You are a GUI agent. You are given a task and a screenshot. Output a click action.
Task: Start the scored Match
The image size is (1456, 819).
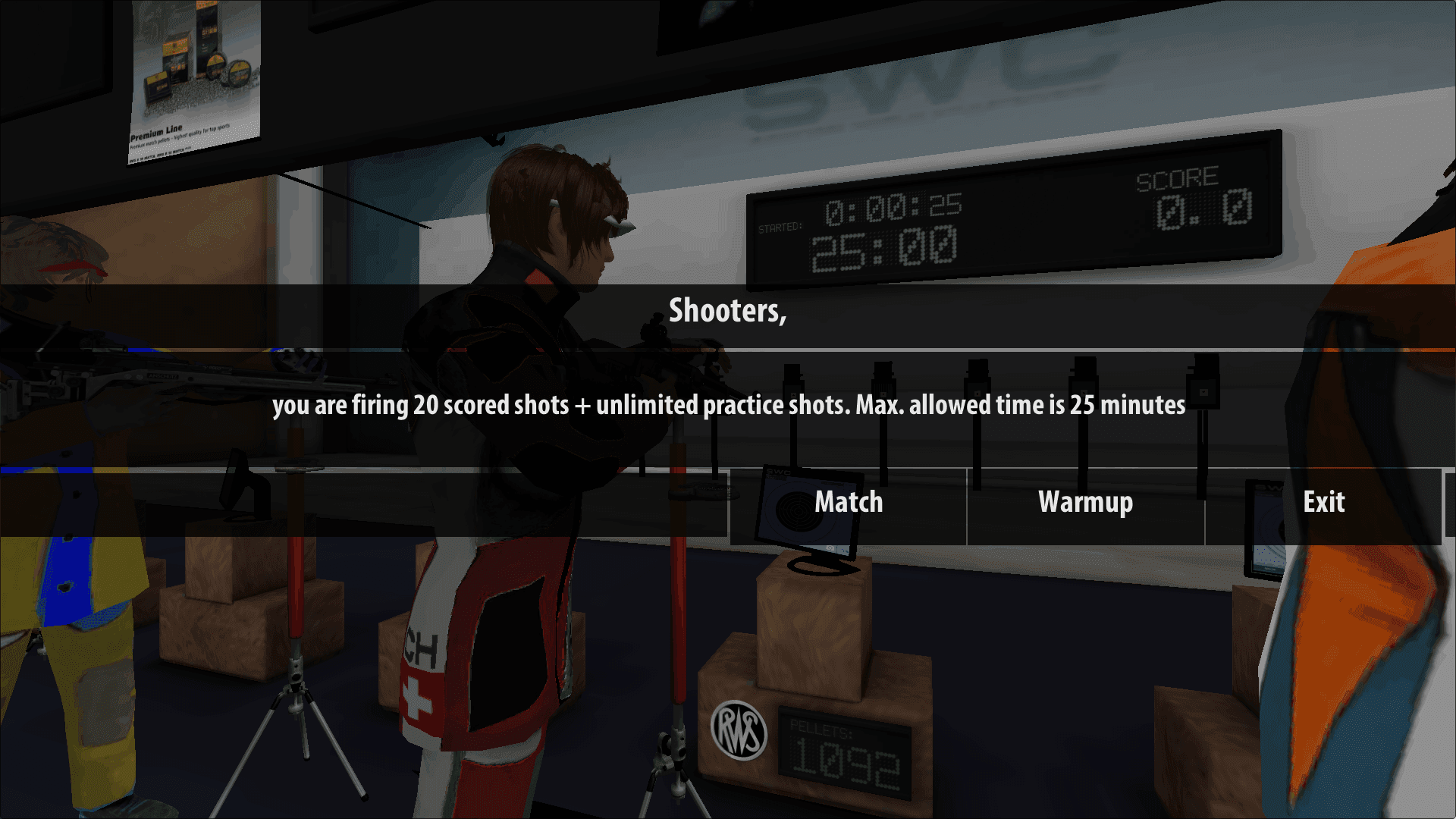pyautogui.click(x=848, y=503)
